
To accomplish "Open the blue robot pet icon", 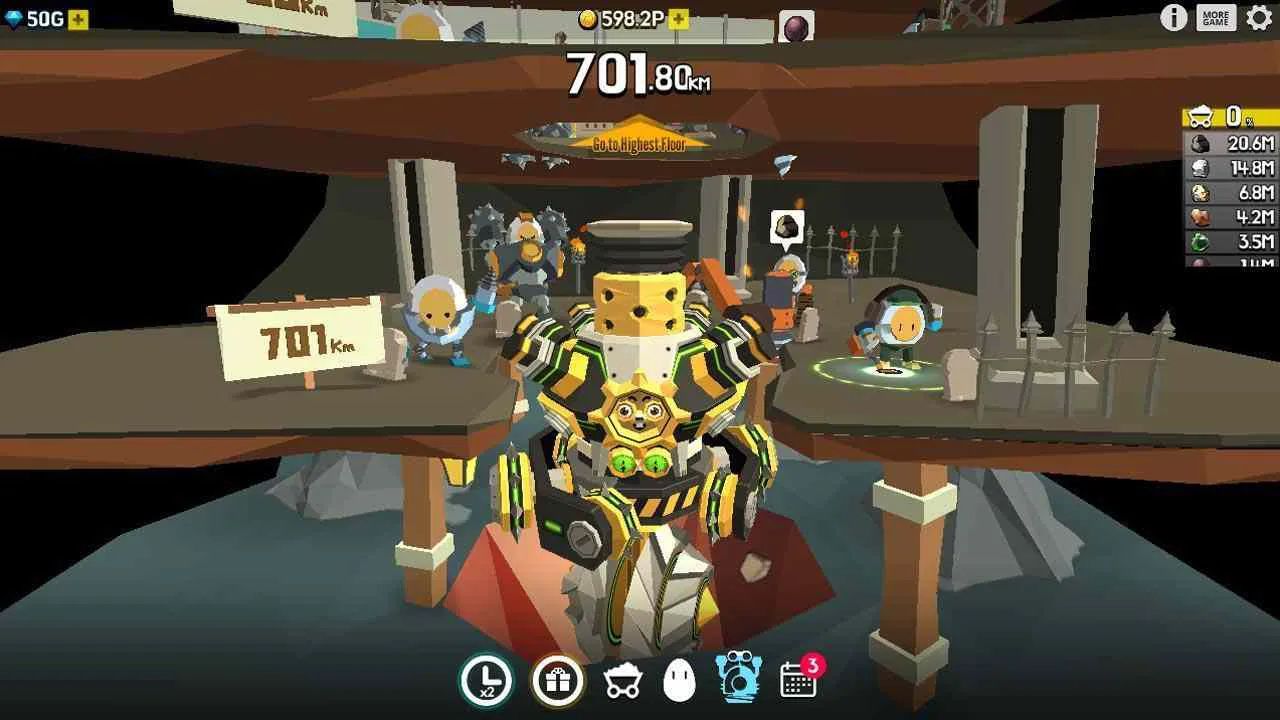I will [x=740, y=678].
